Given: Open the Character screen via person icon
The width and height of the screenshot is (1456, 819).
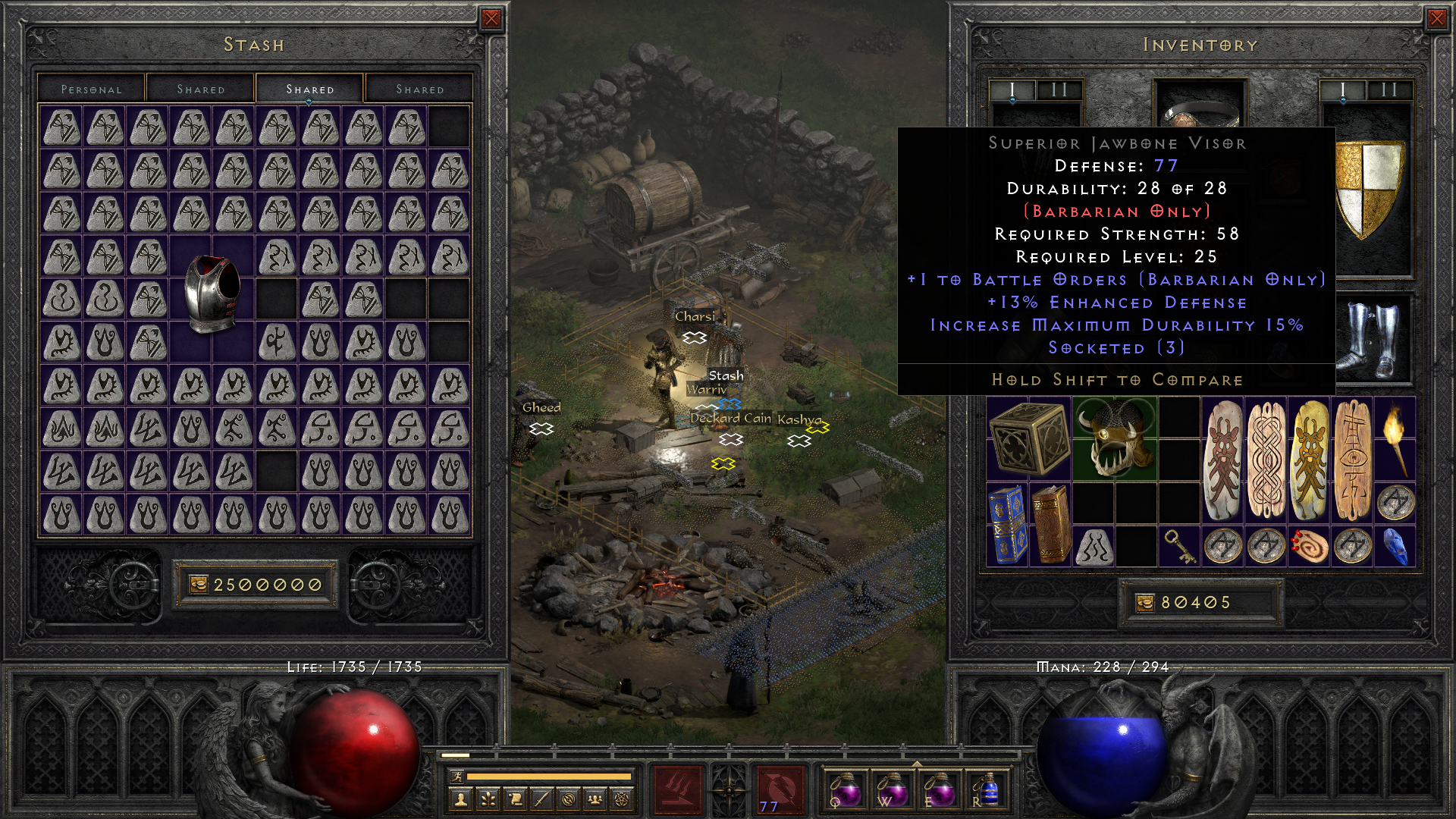Looking at the screenshot, I should click(x=460, y=799).
